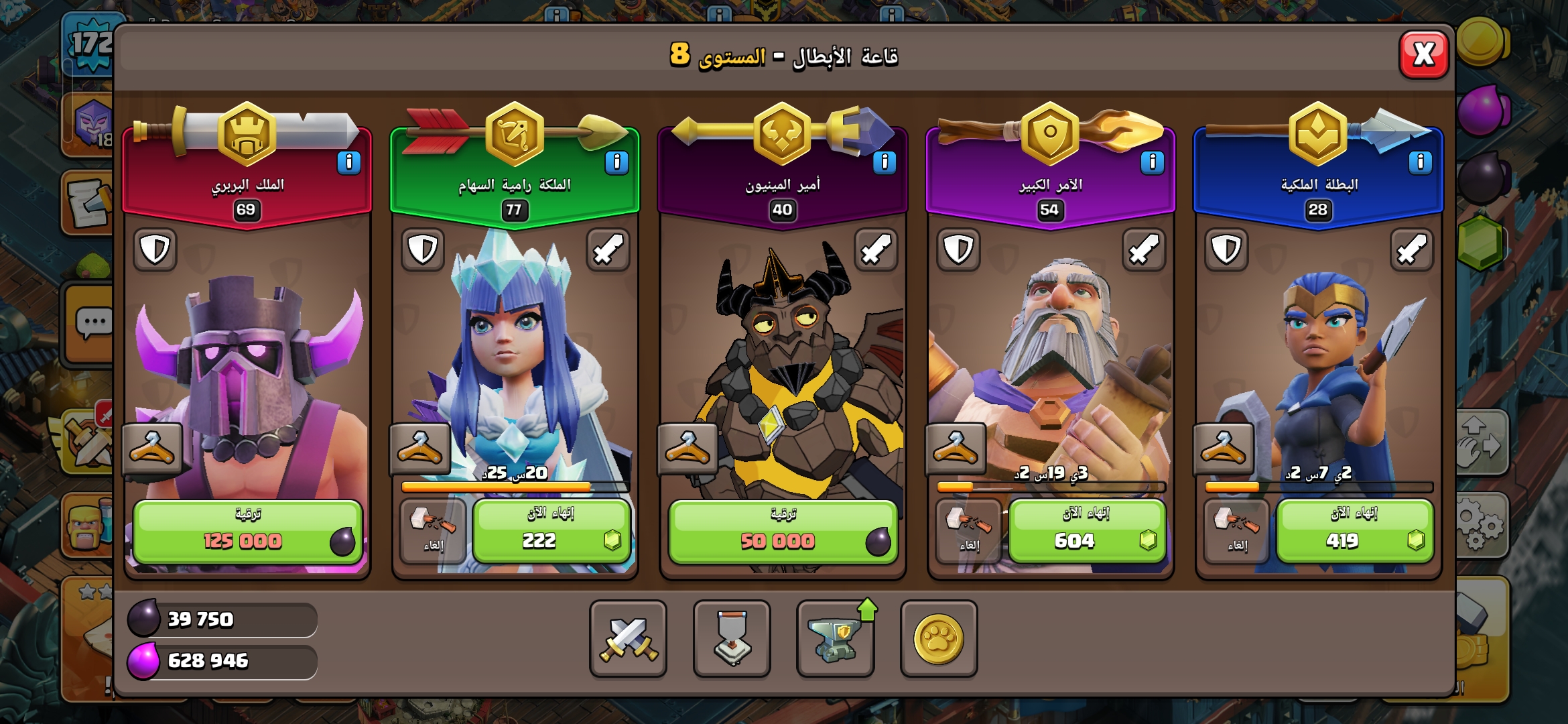Toggle Archer Queen shield defense mode
Image resolution: width=1568 pixels, height=724 pixels.
(x=423, y=250)
